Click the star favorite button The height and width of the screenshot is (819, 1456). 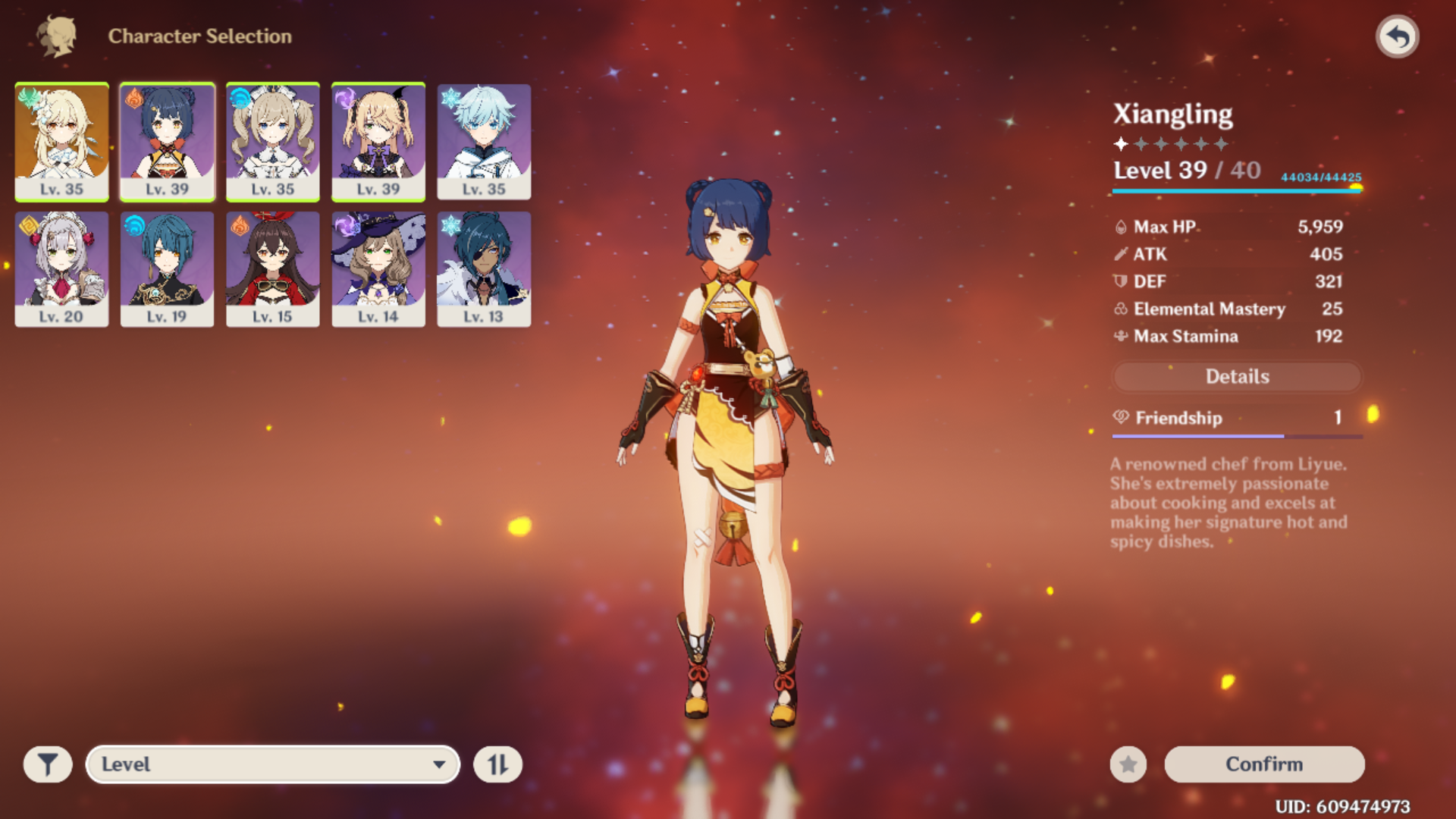click(x=1128, y=764)
